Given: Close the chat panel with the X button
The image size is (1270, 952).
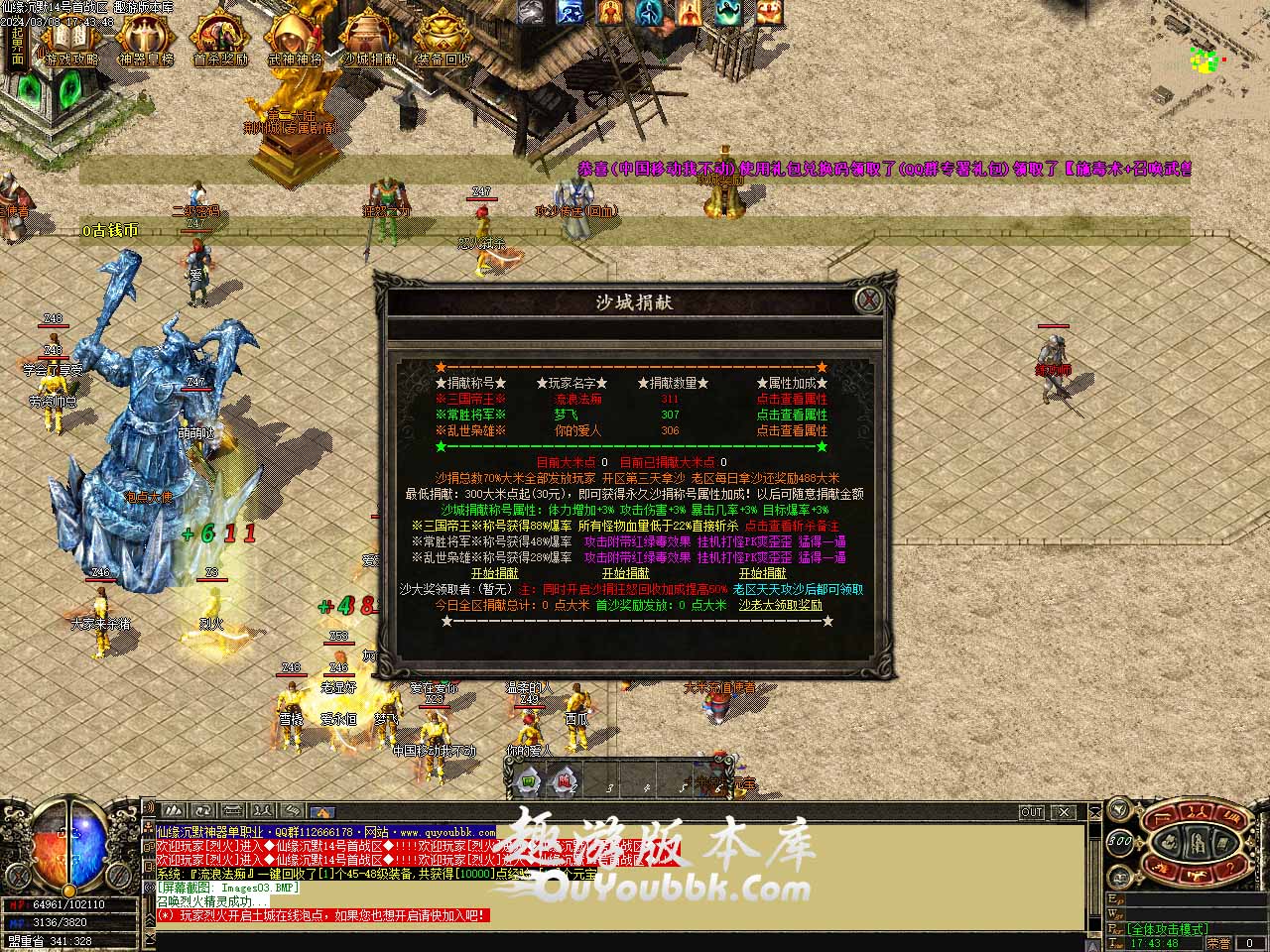Looking at the screenshot, I should (1064, 812).
